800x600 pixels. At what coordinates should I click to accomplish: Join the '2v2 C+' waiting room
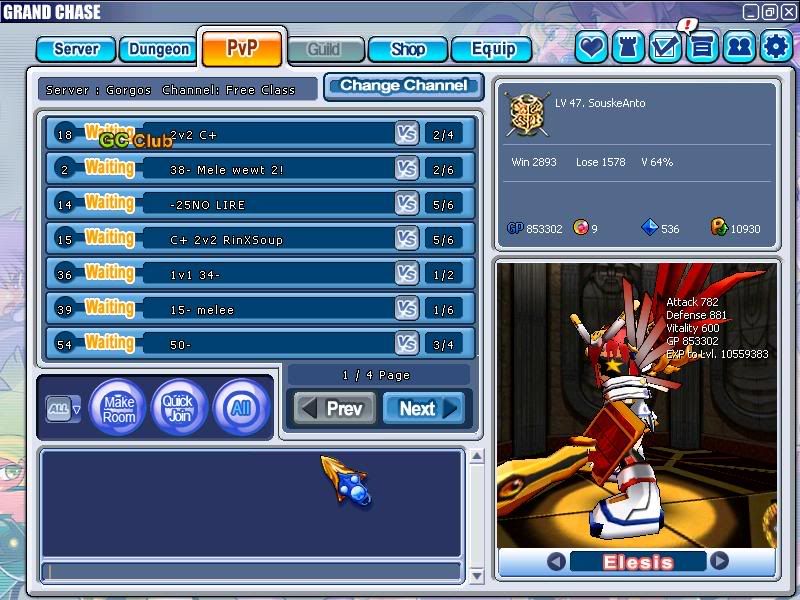(x=258, y=134)
